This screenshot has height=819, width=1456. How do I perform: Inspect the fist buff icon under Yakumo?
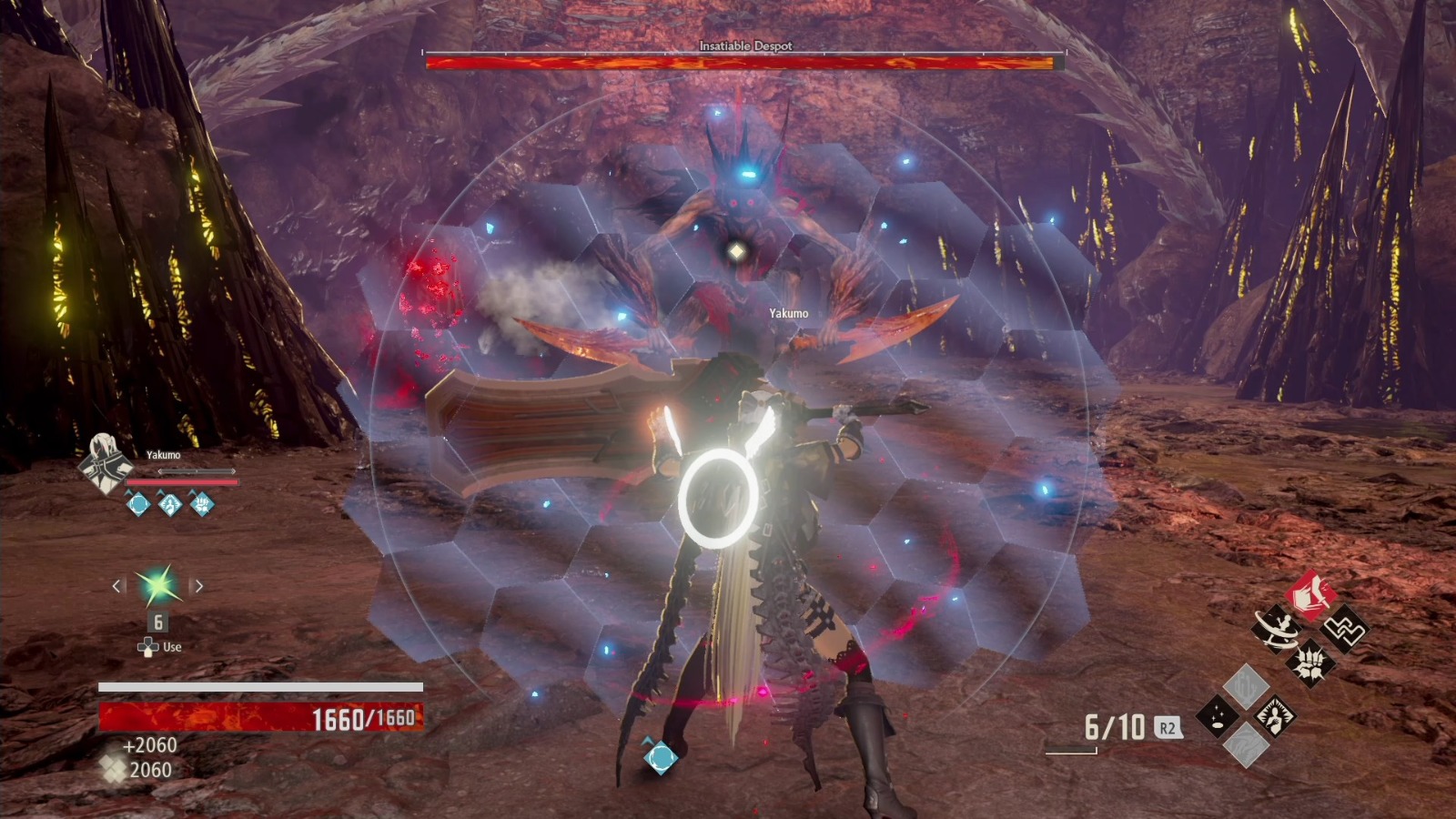click(x=202, y=503)
